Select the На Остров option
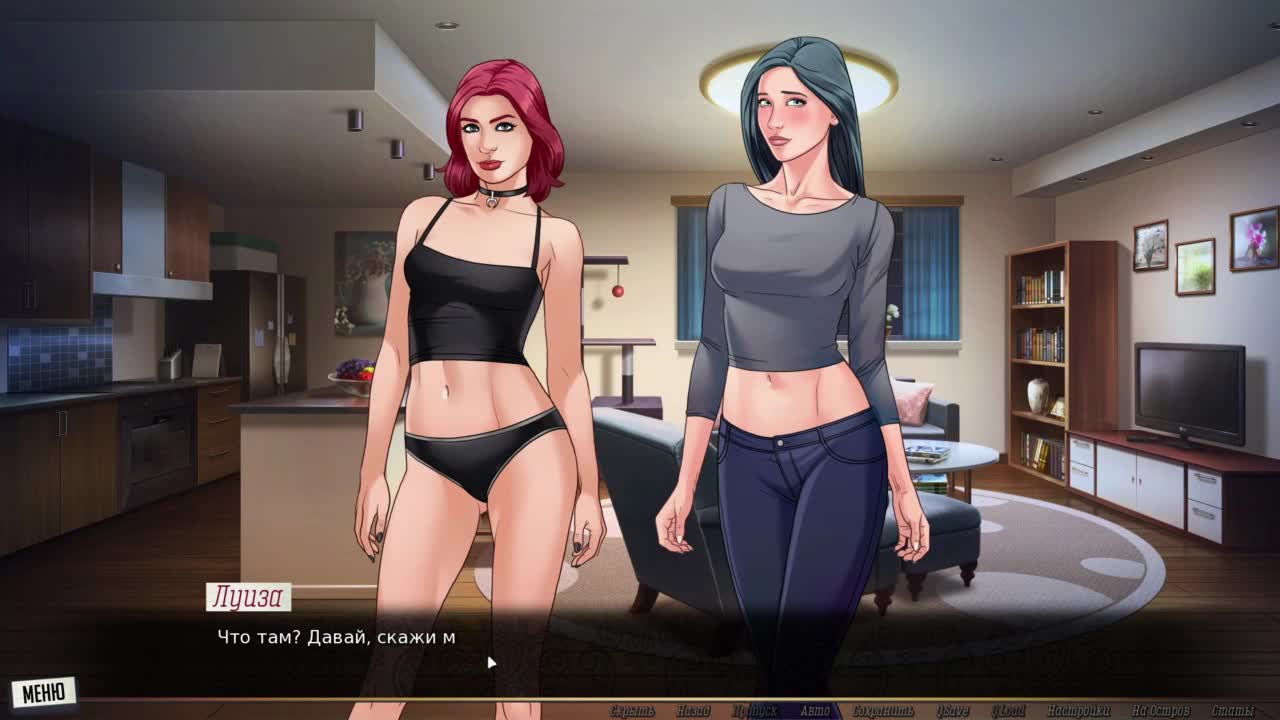Viewport: 1280px width, 720px height. click(x=1156, y=711)
